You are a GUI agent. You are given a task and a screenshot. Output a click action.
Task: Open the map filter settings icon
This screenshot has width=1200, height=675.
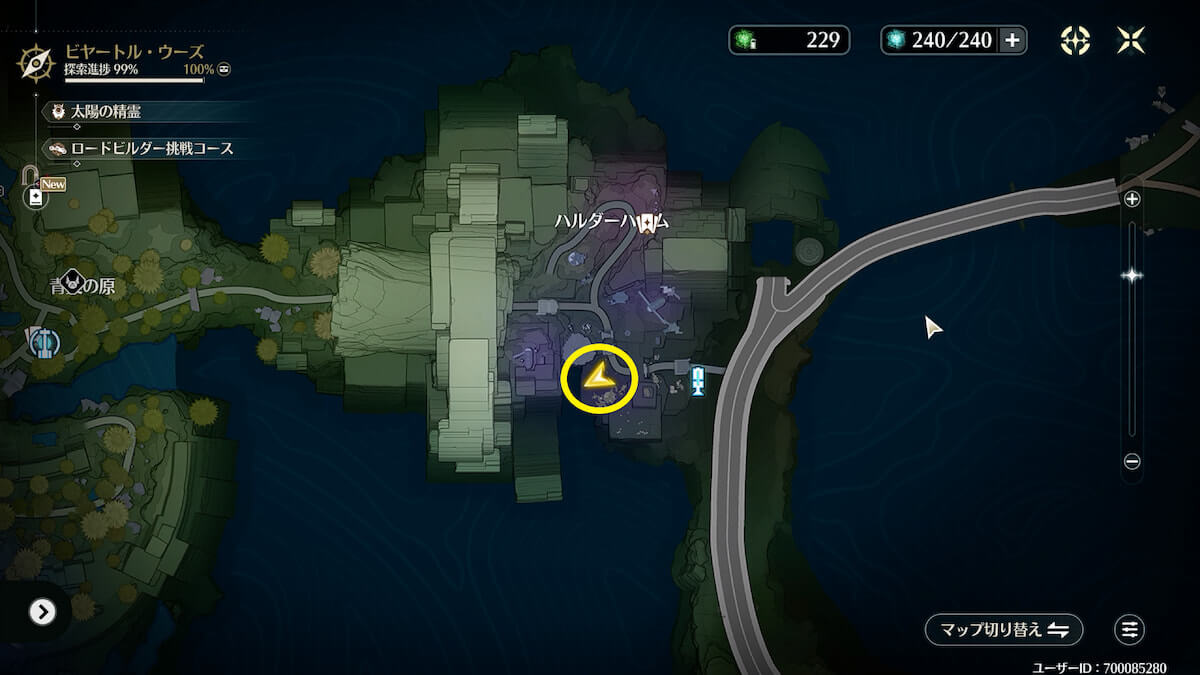(x=1129, y=630)
